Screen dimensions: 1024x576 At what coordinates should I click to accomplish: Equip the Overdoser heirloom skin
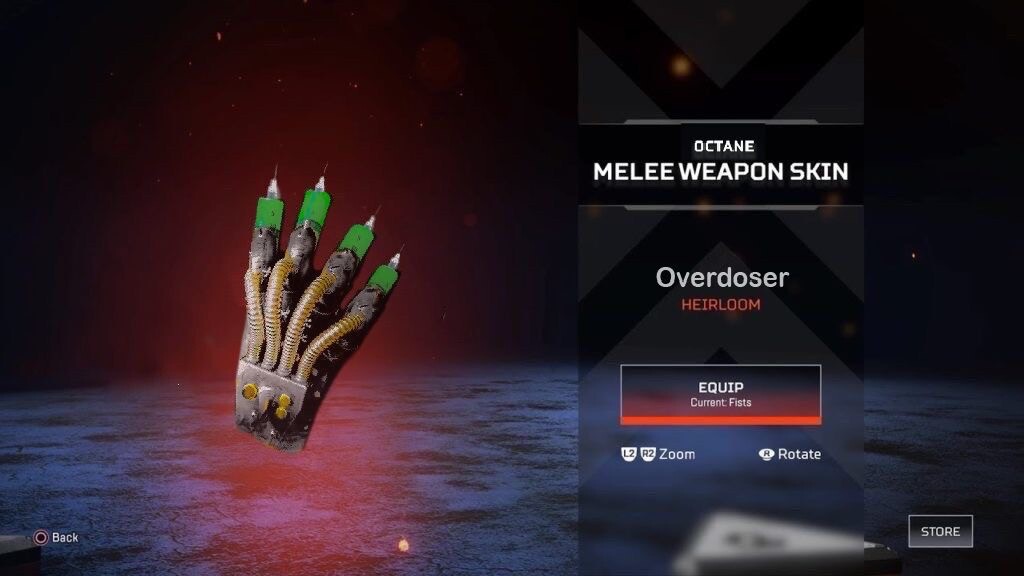point(720,393)
